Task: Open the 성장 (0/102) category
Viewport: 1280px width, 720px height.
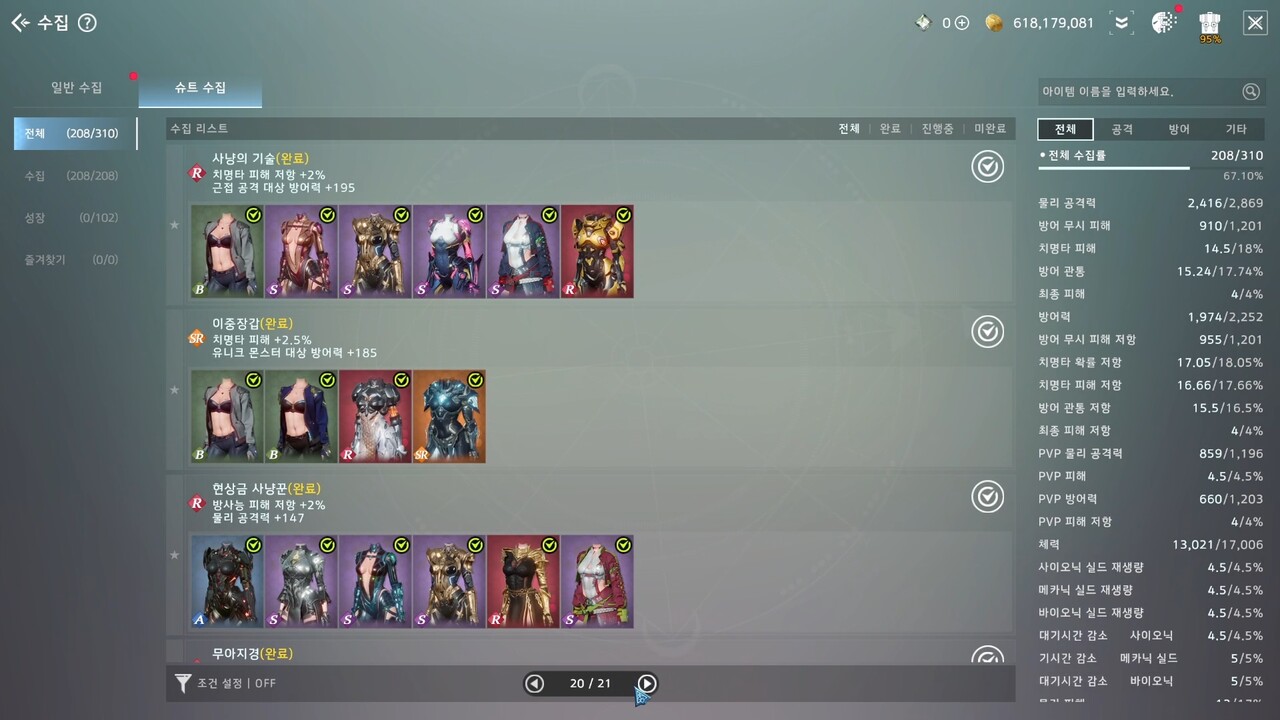Action: [75, 218]
